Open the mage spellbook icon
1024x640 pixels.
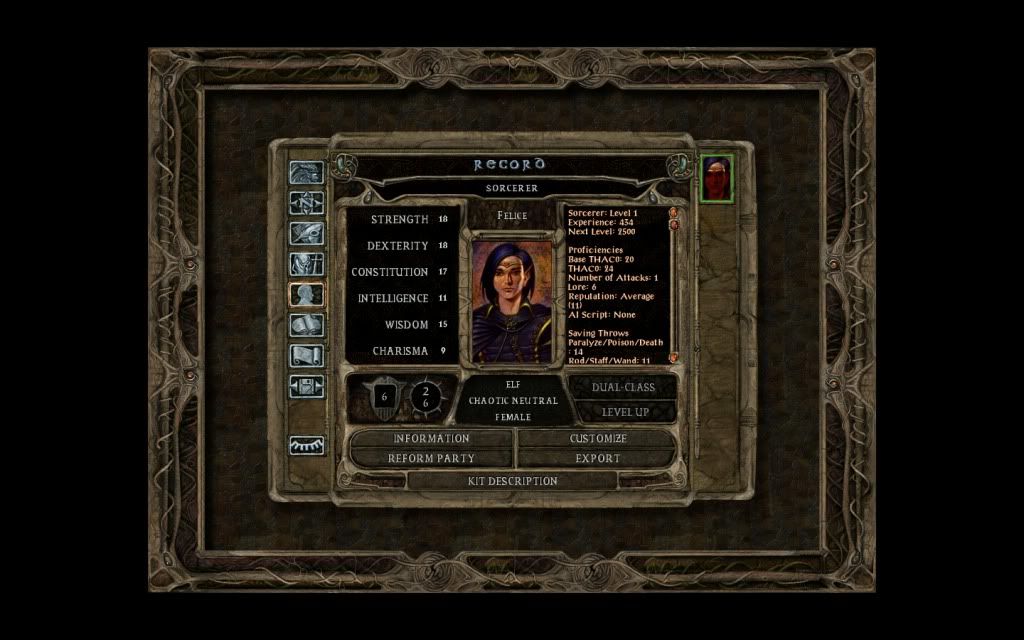point(306,325)
